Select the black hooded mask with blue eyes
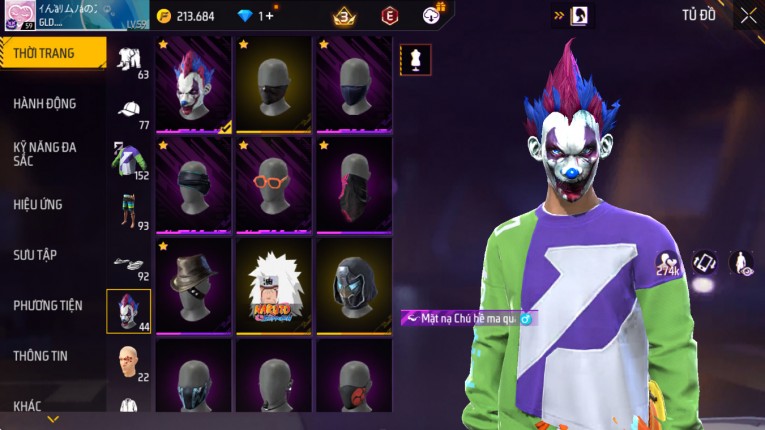Viewport: 765px width, 430px height. [355, 285]
